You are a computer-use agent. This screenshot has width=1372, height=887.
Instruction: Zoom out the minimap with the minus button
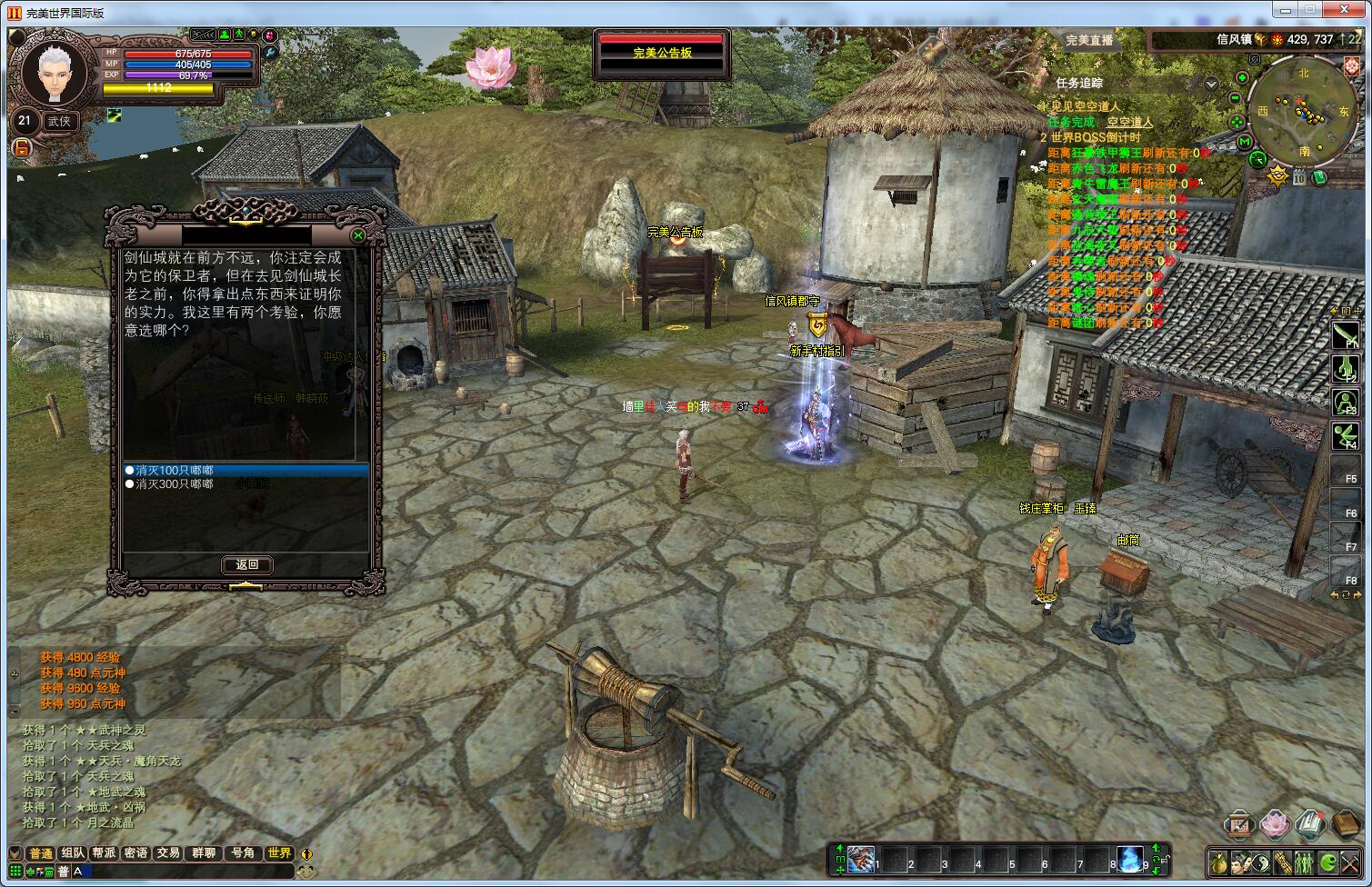[x=1236, y=98]
